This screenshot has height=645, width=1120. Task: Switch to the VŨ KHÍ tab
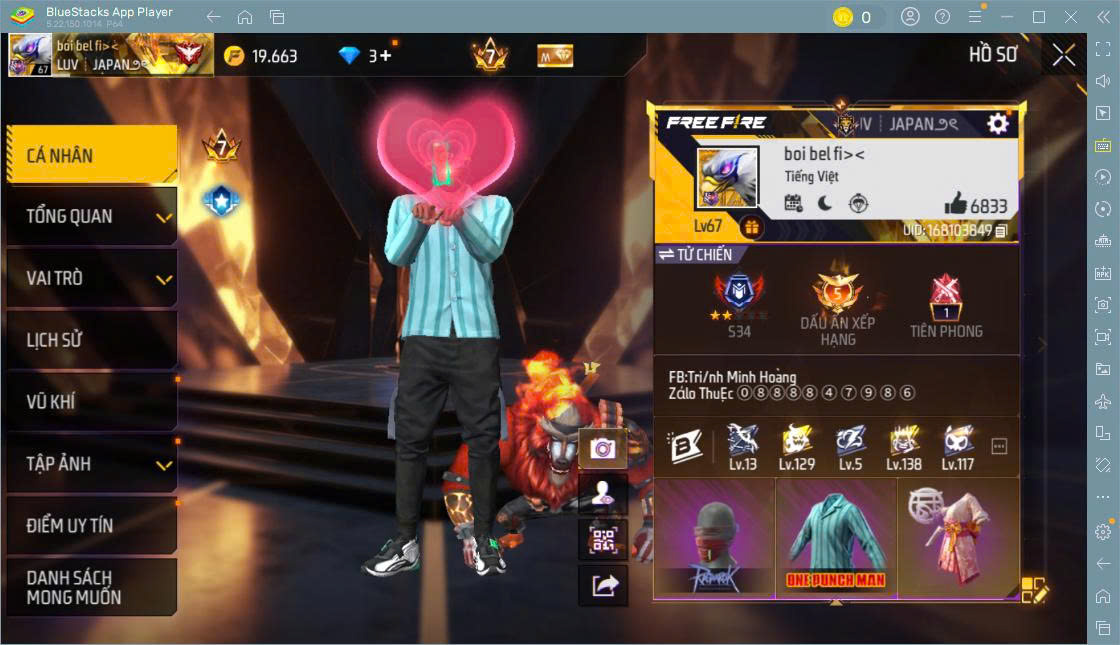coord(91,402)
